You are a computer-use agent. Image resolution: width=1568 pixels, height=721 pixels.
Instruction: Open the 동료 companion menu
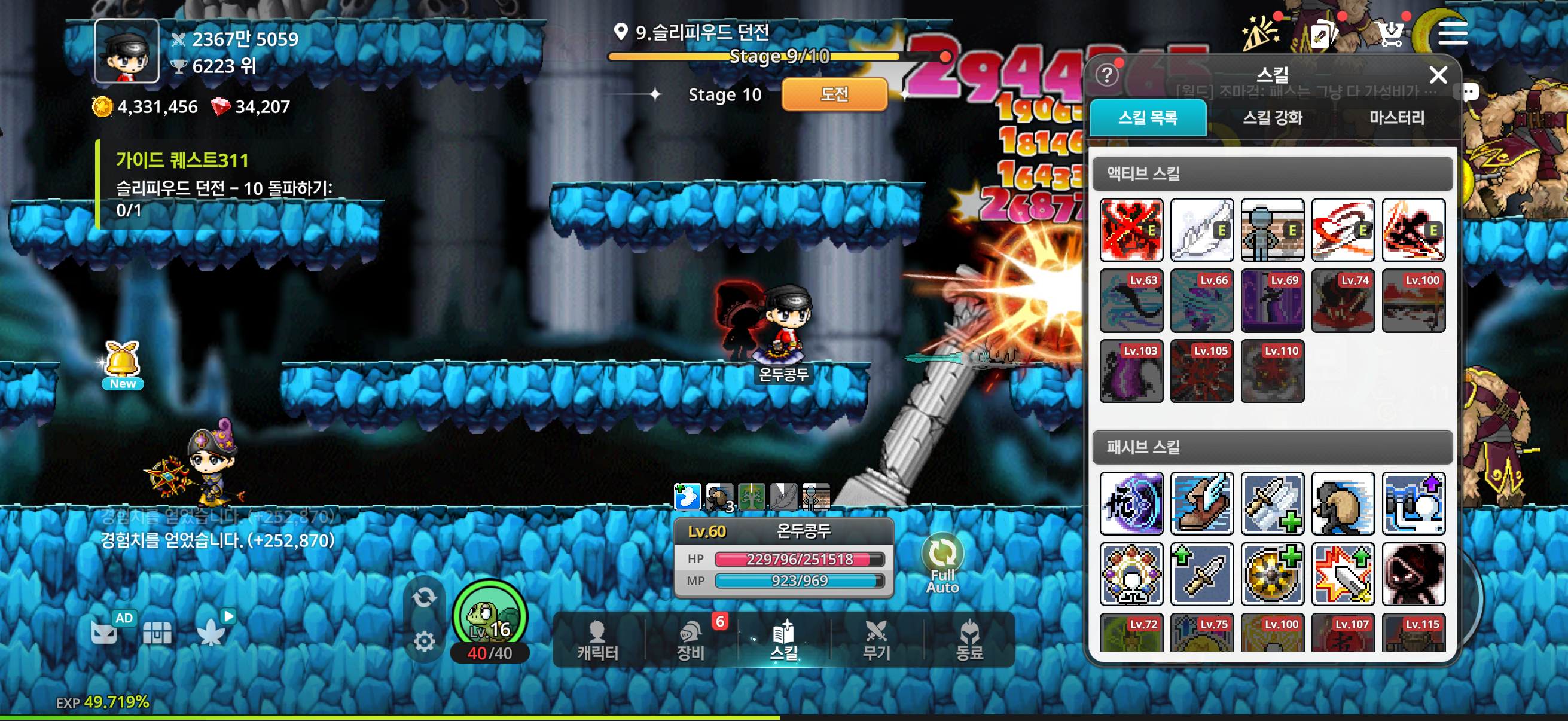[969, 641]
